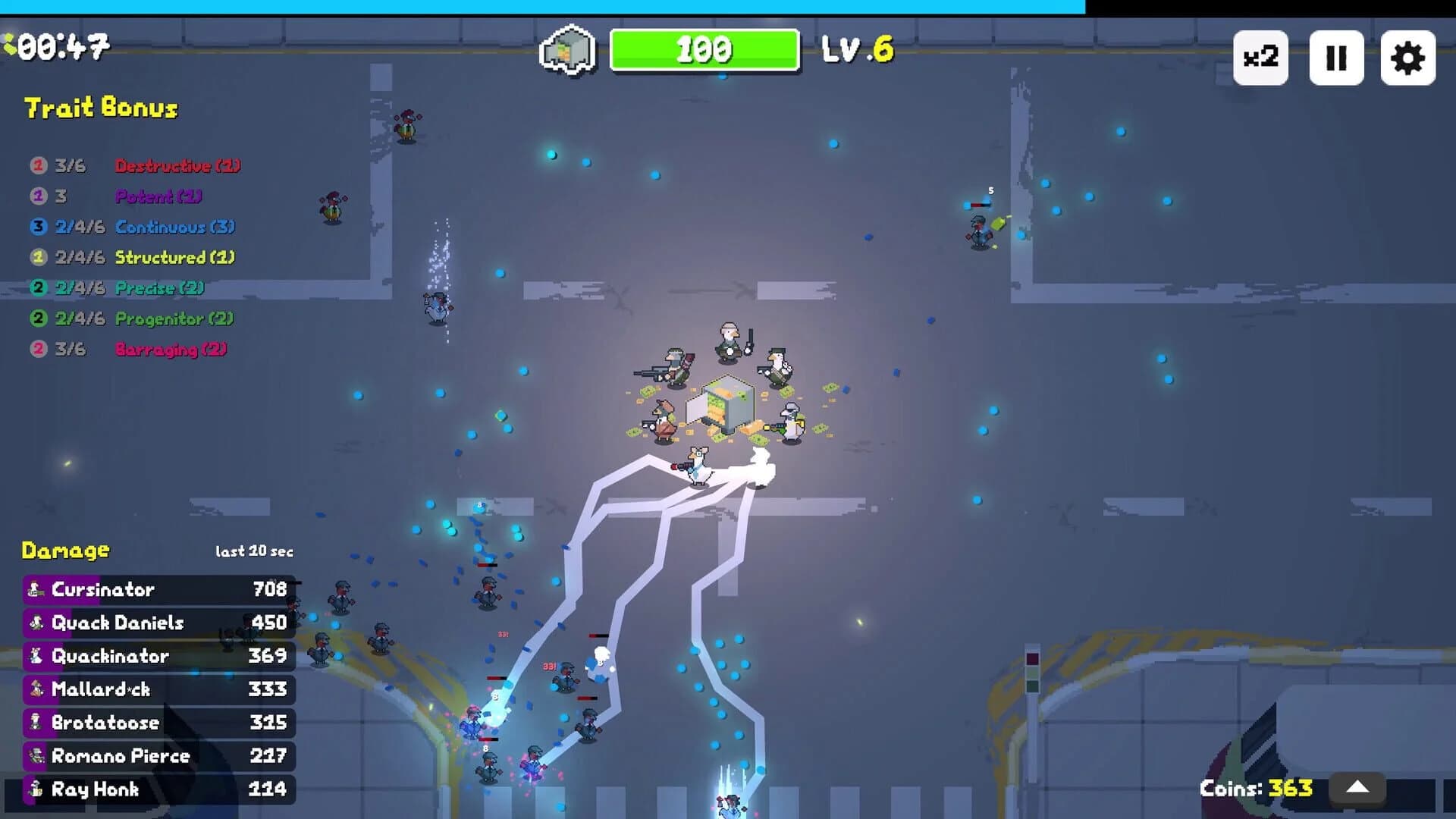This screenshot has width=1456, height=819.
Task: Expand the Damage leaderboard header
Action: click(64, 551)
